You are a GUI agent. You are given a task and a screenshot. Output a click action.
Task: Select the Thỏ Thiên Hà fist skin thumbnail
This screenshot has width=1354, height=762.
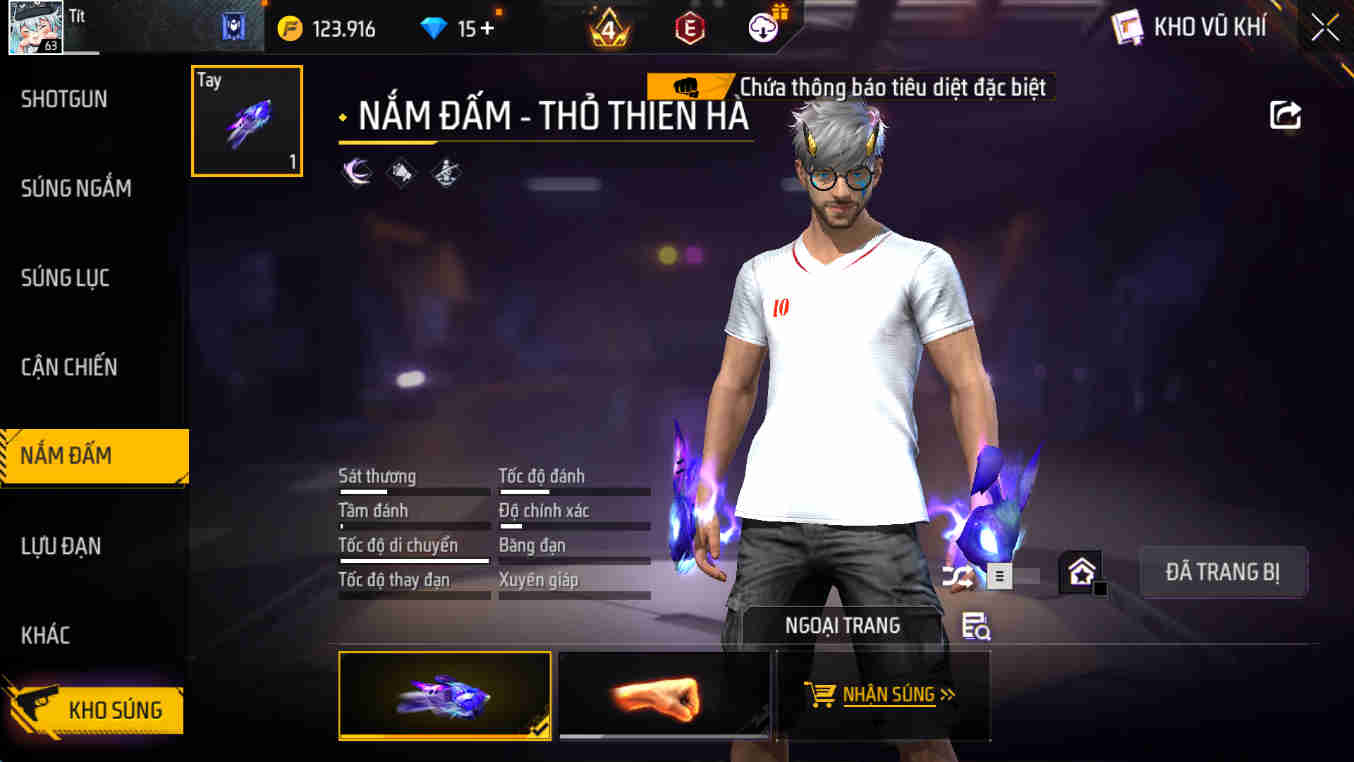click(444, 696)
